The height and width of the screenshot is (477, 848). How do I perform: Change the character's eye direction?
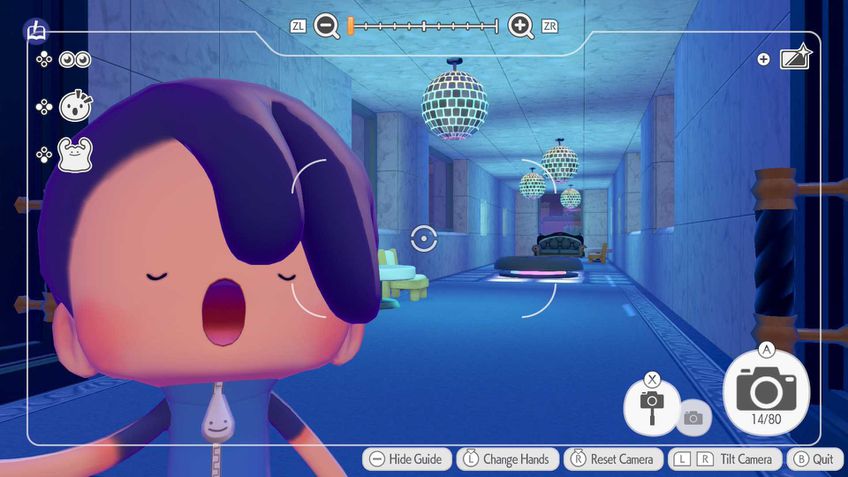(75, 60)
